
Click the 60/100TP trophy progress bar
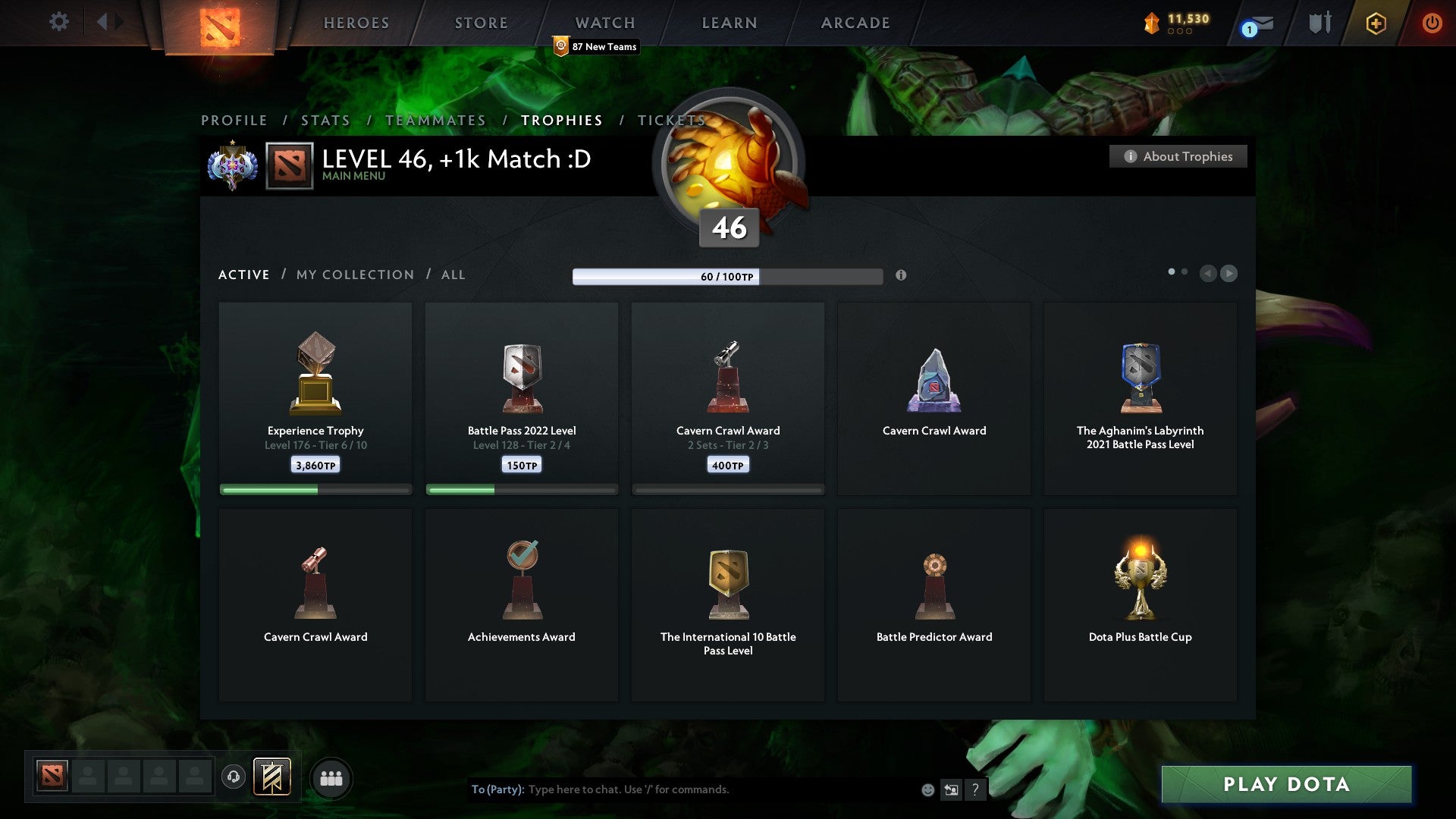coord(728,277)
